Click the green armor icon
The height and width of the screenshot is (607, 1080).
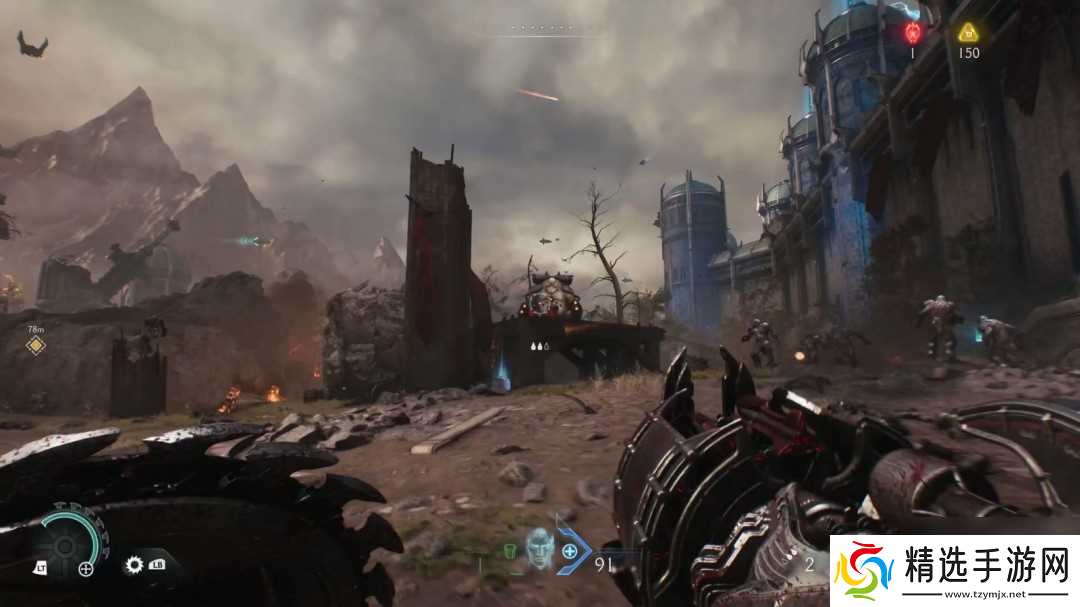(509, 550)
